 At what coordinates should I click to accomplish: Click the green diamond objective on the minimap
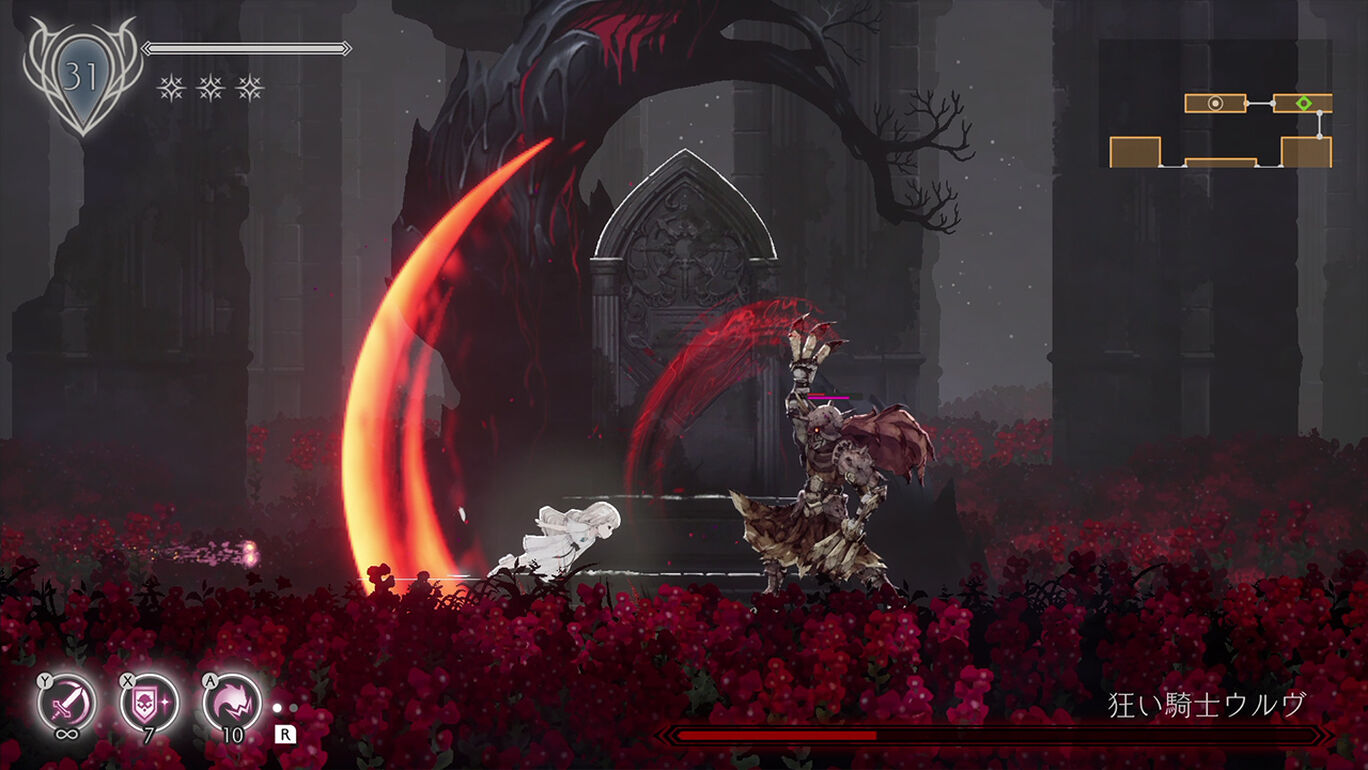1304,103
